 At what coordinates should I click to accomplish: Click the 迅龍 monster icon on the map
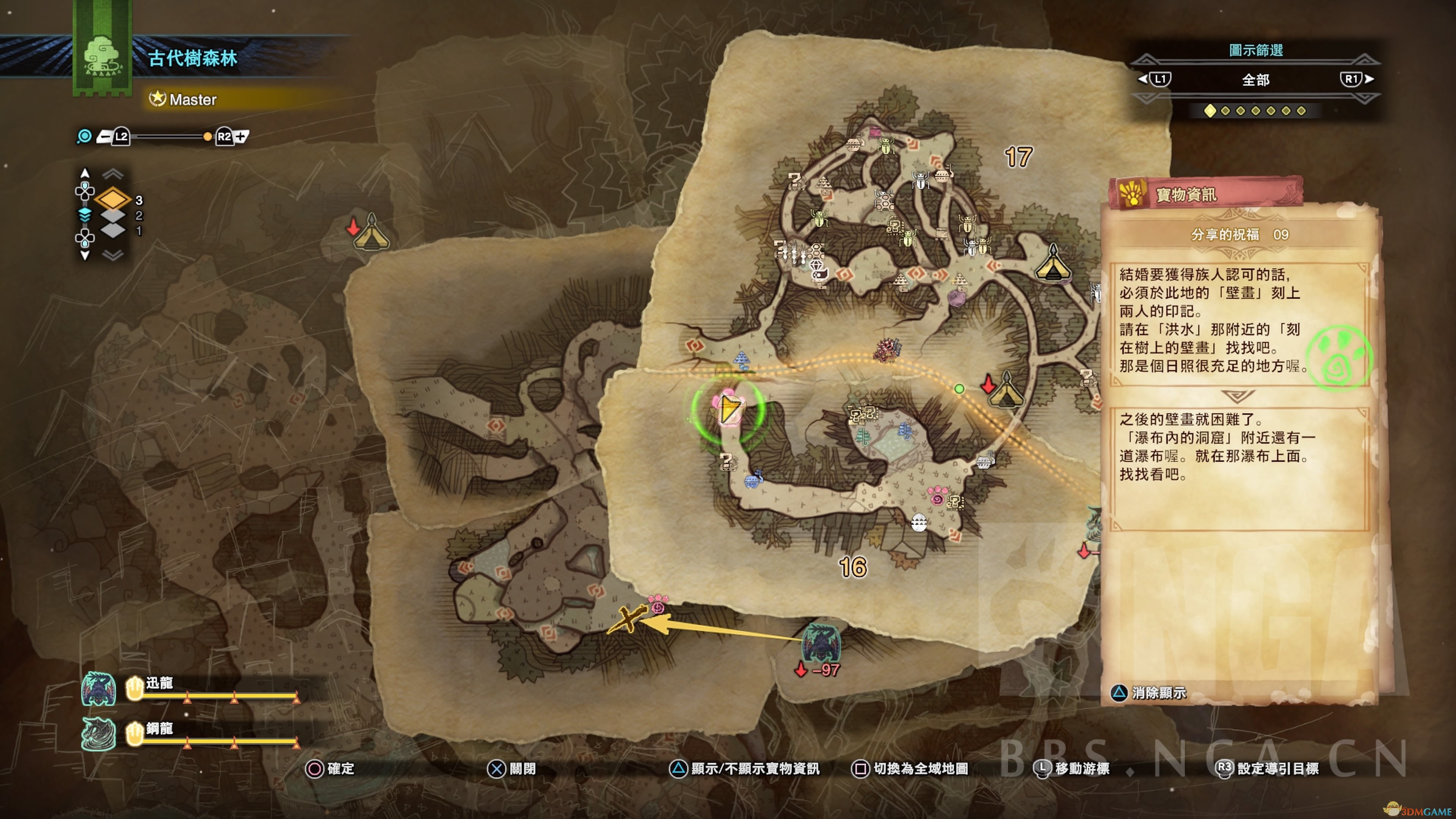[x=821, y=642]
